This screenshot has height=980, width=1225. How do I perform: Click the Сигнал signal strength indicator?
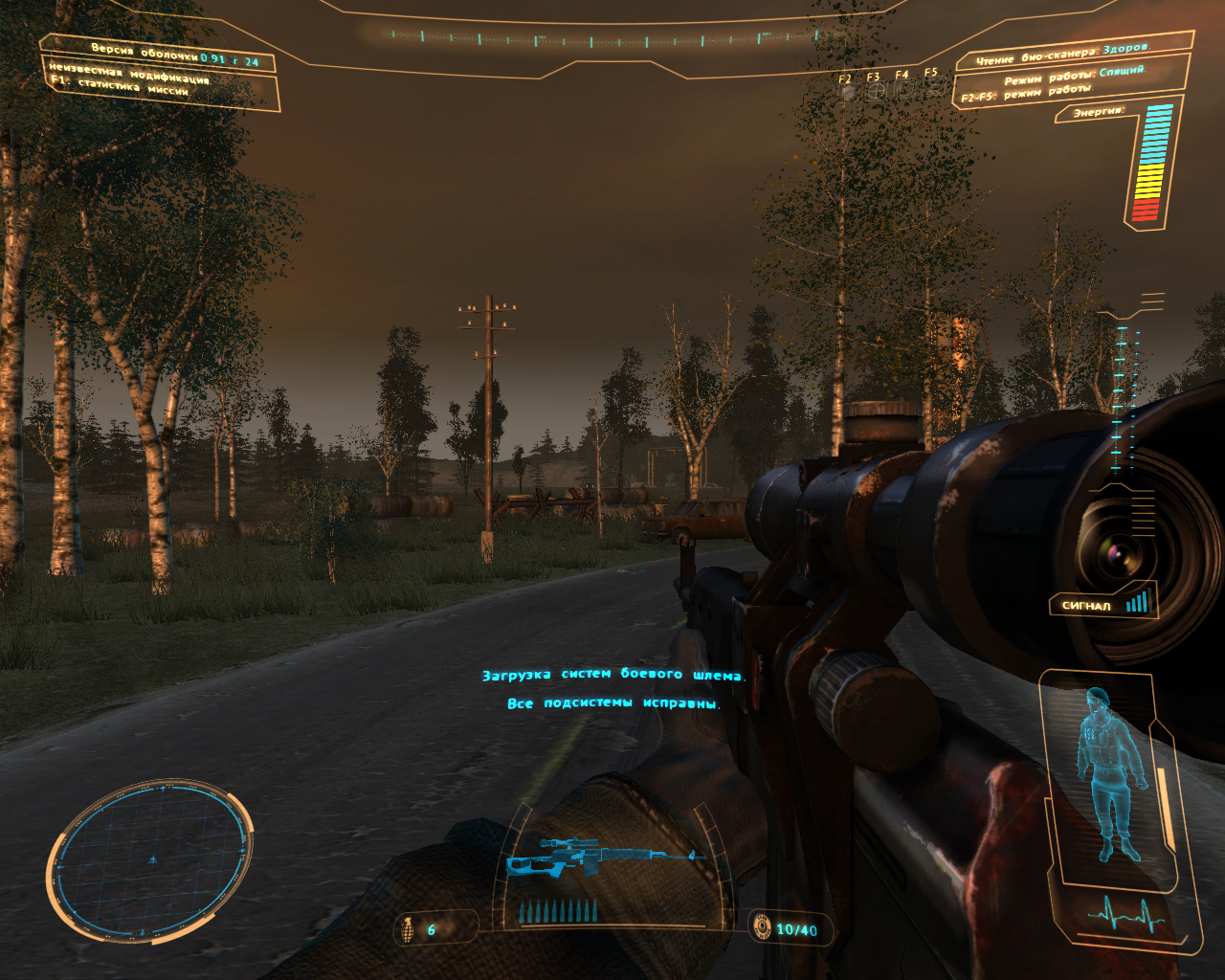(1104, 603)
